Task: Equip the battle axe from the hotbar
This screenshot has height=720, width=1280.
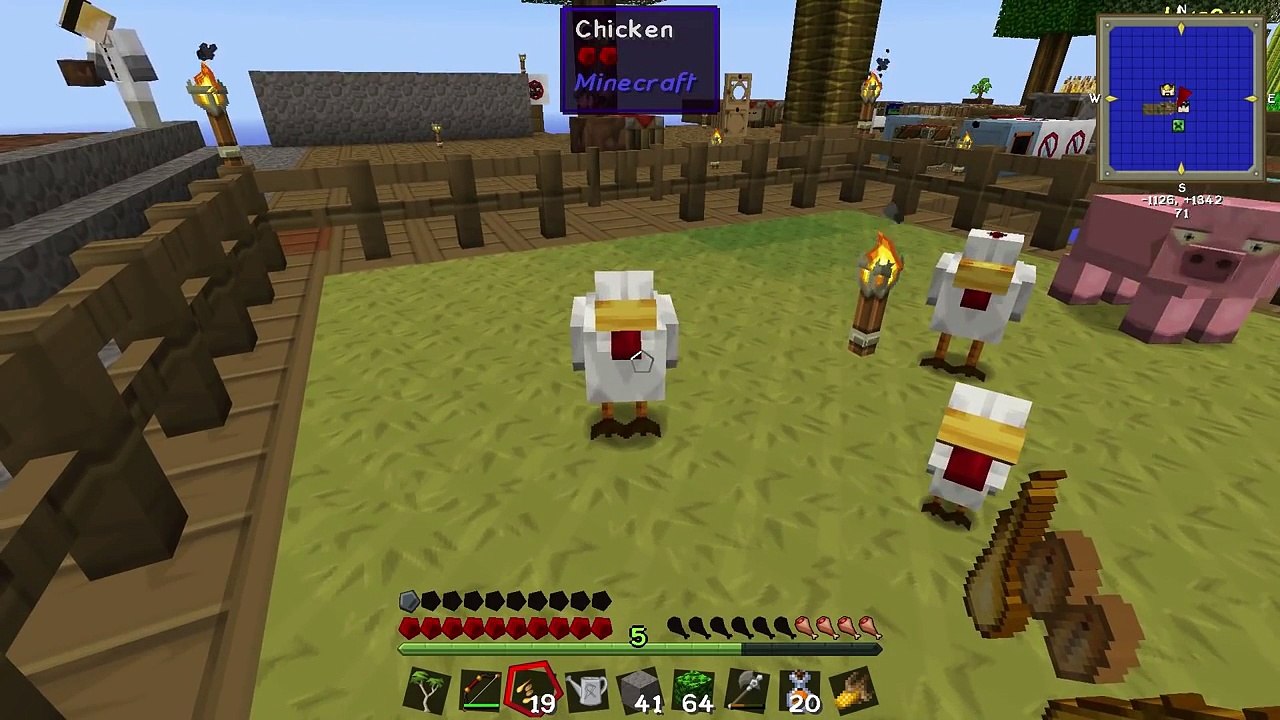Action: coord(747,690)
